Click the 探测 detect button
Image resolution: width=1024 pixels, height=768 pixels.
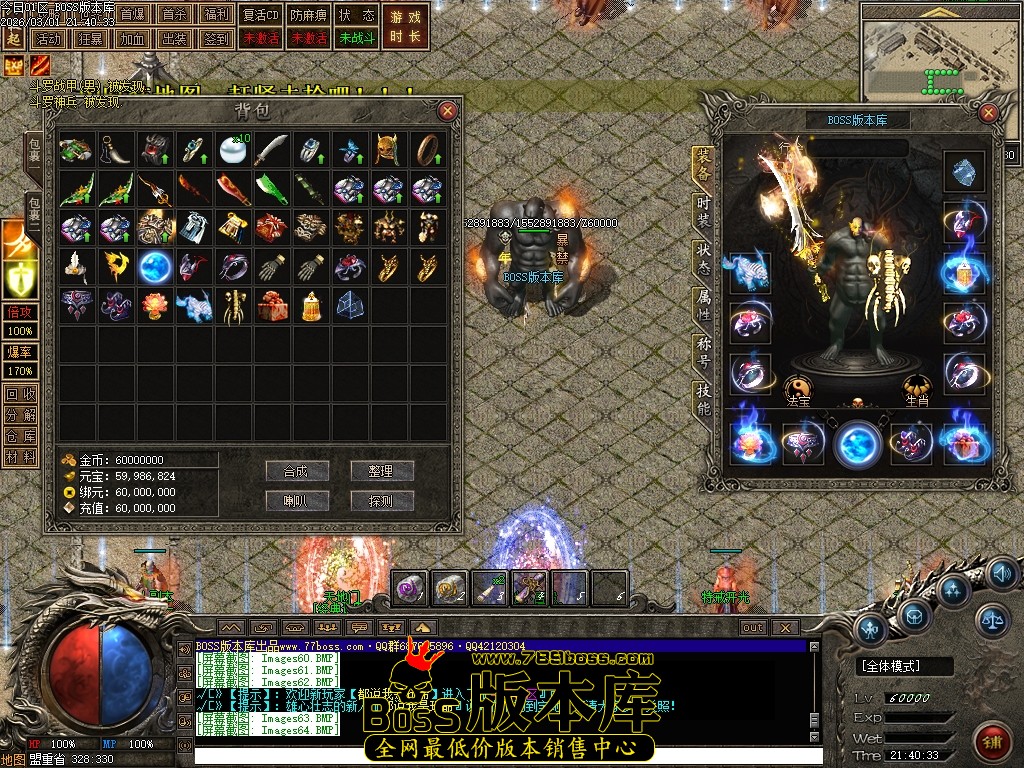click(381, 500)
